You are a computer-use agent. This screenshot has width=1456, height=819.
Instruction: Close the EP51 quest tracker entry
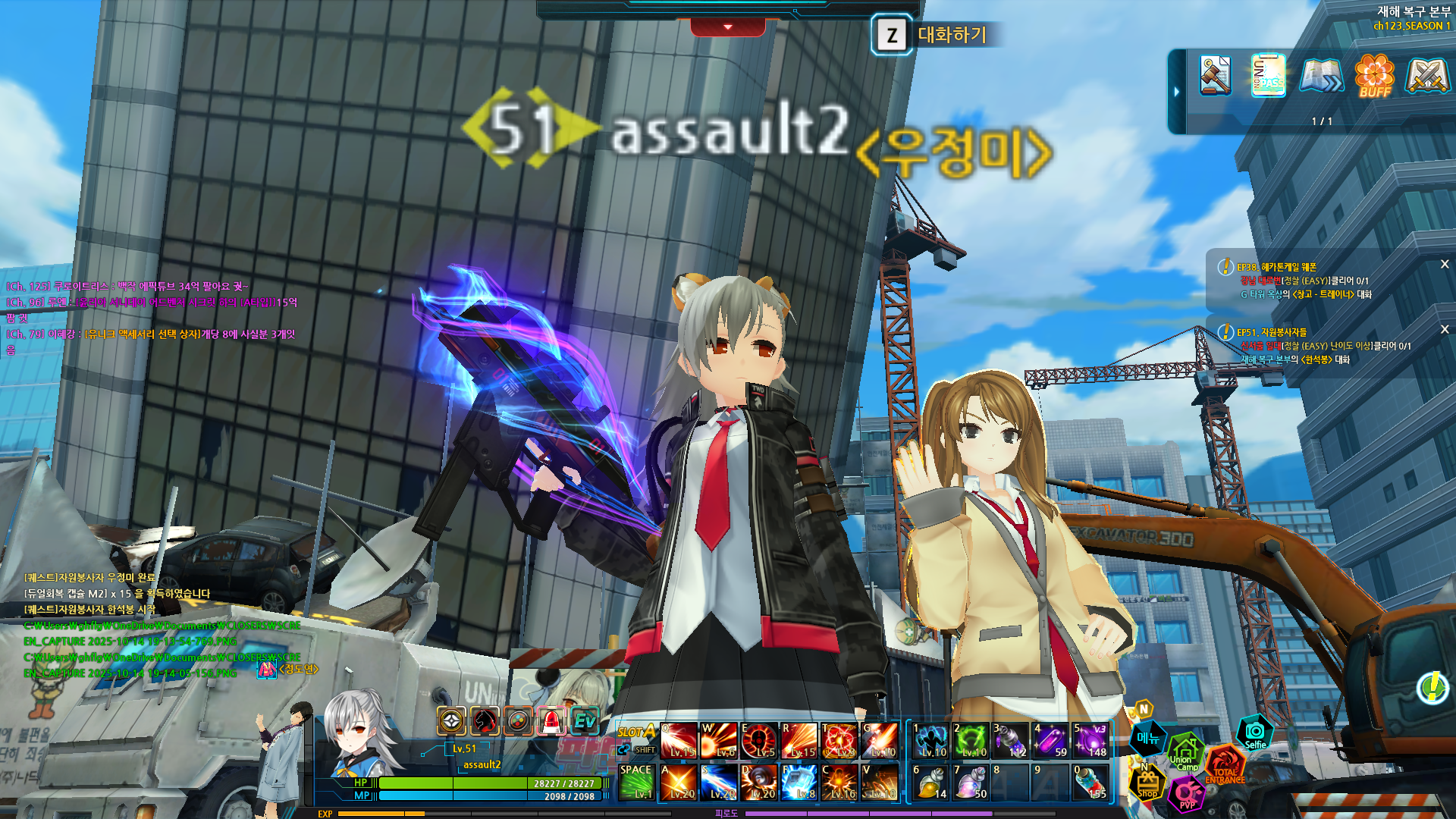[x=1445, y=329]
